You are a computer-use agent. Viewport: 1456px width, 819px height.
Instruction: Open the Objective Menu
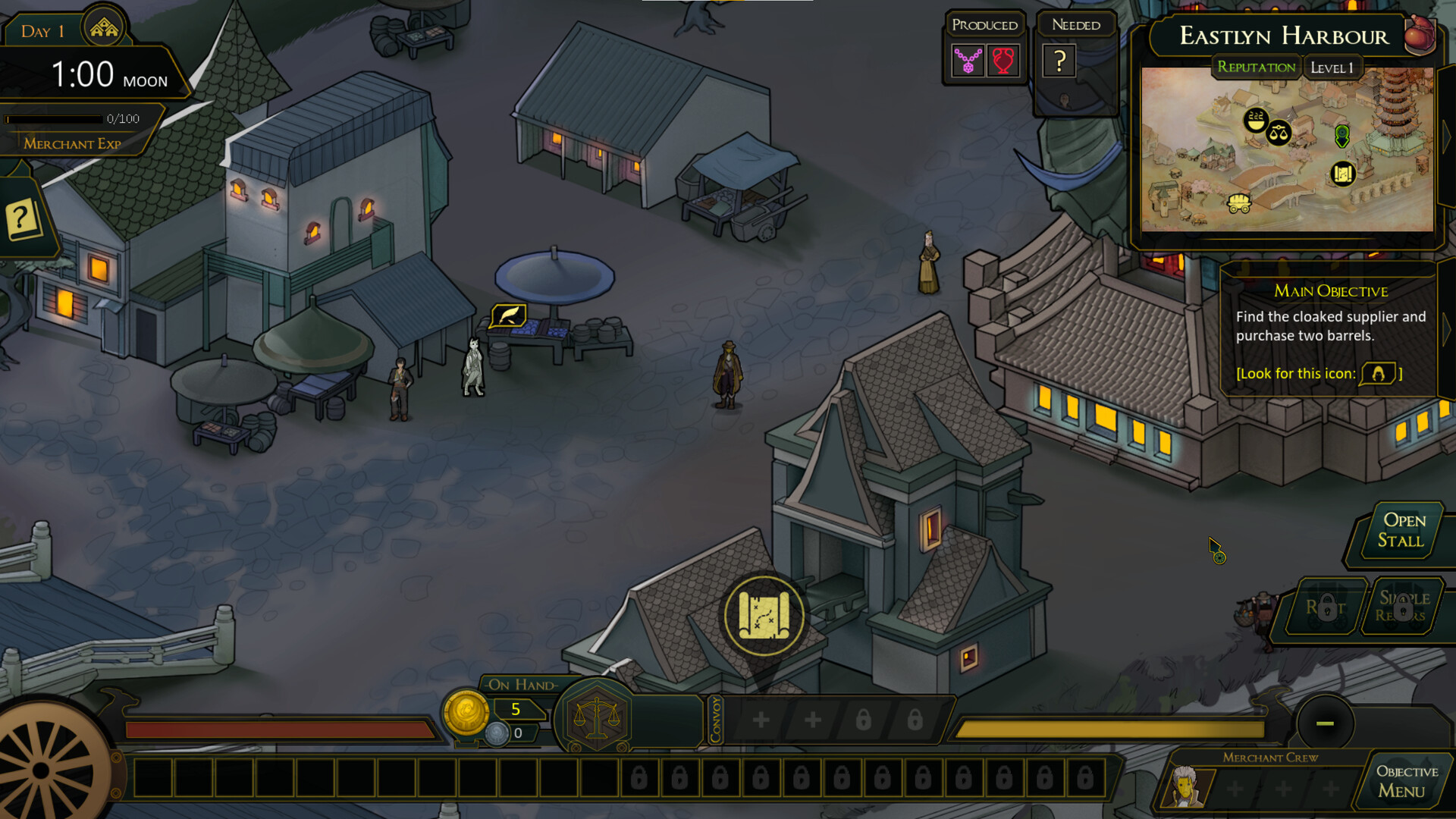(1404, 780)
